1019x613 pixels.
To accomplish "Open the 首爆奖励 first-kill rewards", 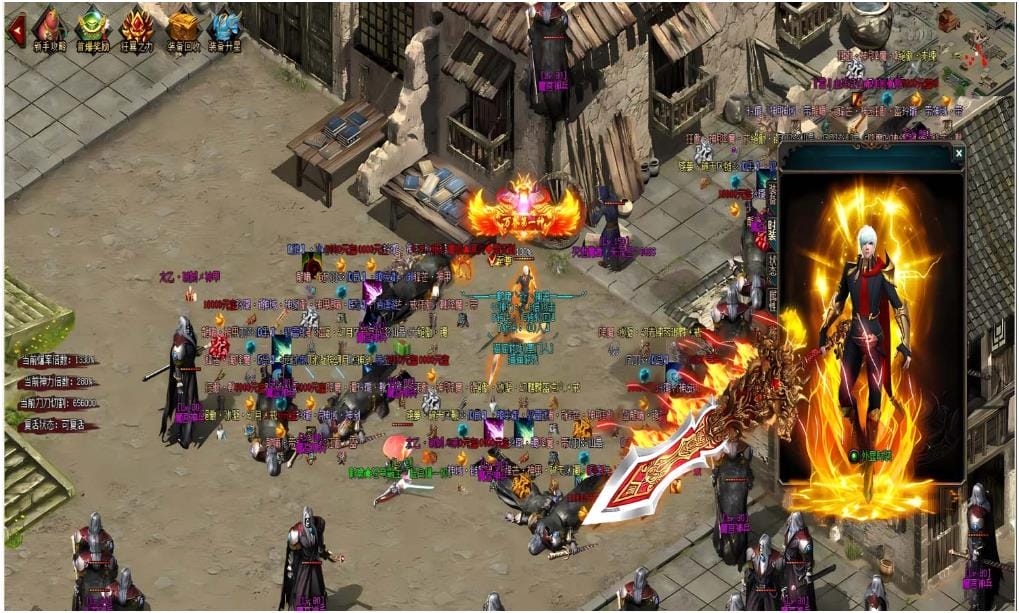I will point(92,29).
